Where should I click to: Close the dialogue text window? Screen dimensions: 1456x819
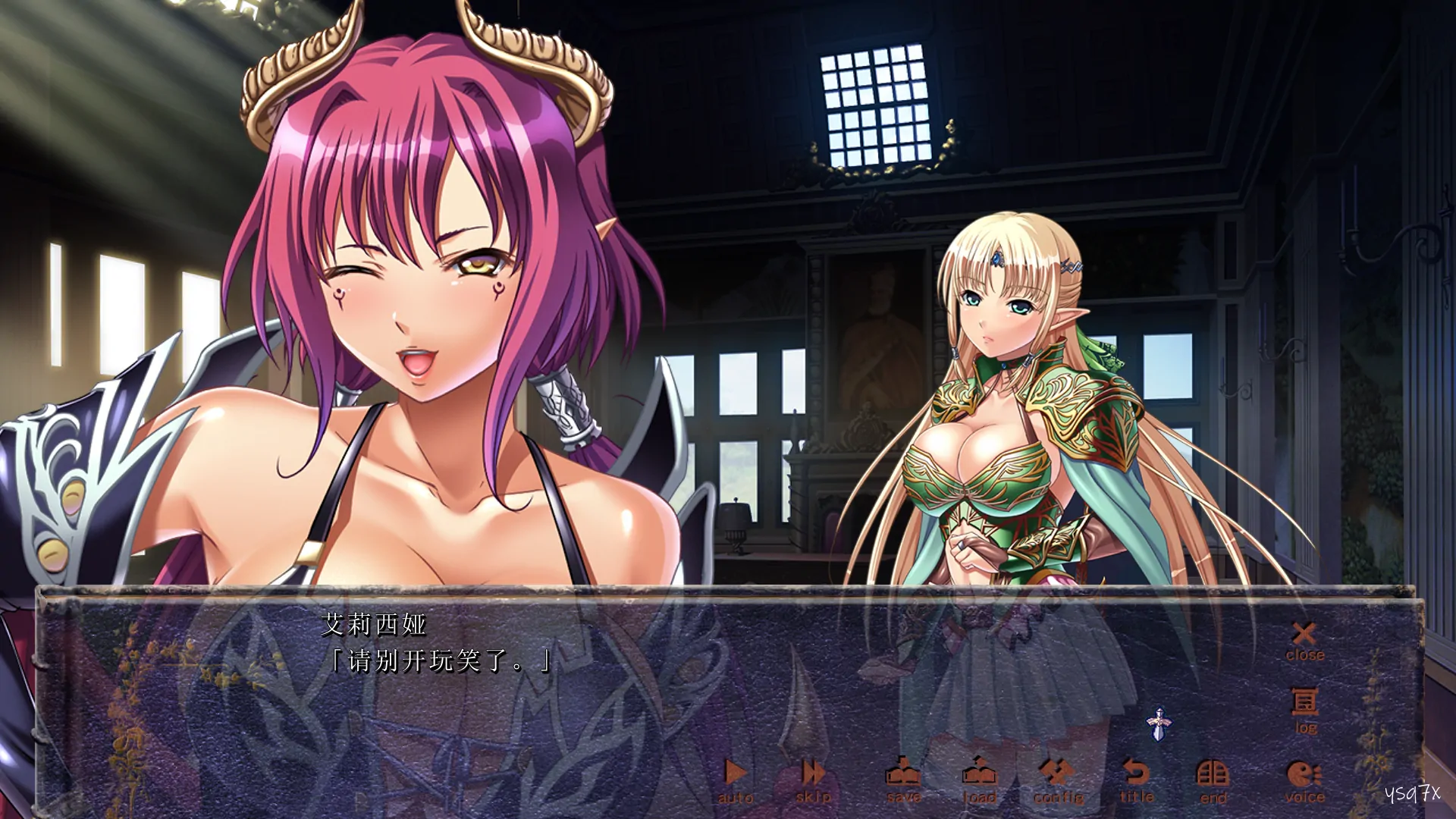[x=1304, y=641]
